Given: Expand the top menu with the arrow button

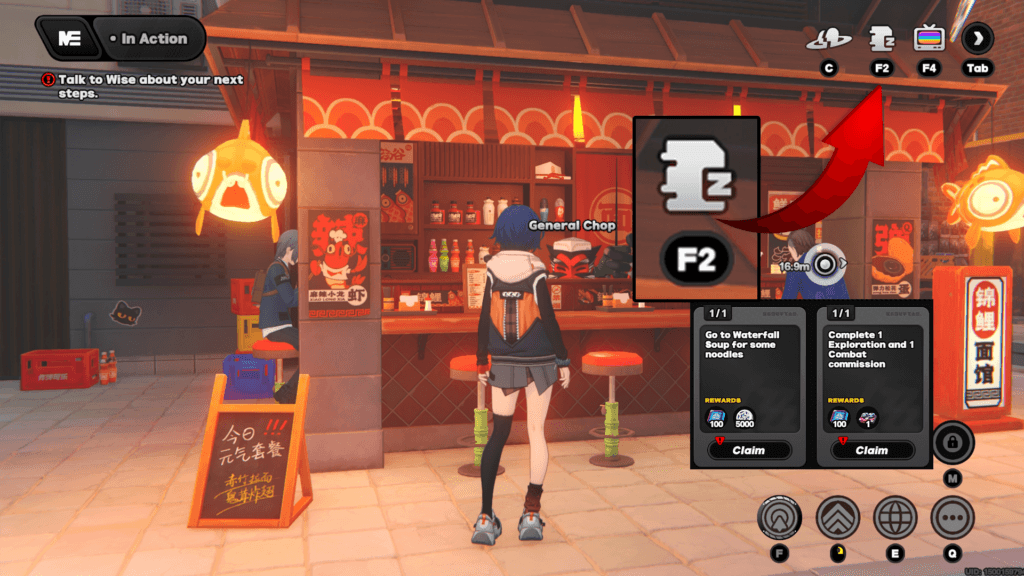Looking at the screenshot, I should click(x=978, y=39).
